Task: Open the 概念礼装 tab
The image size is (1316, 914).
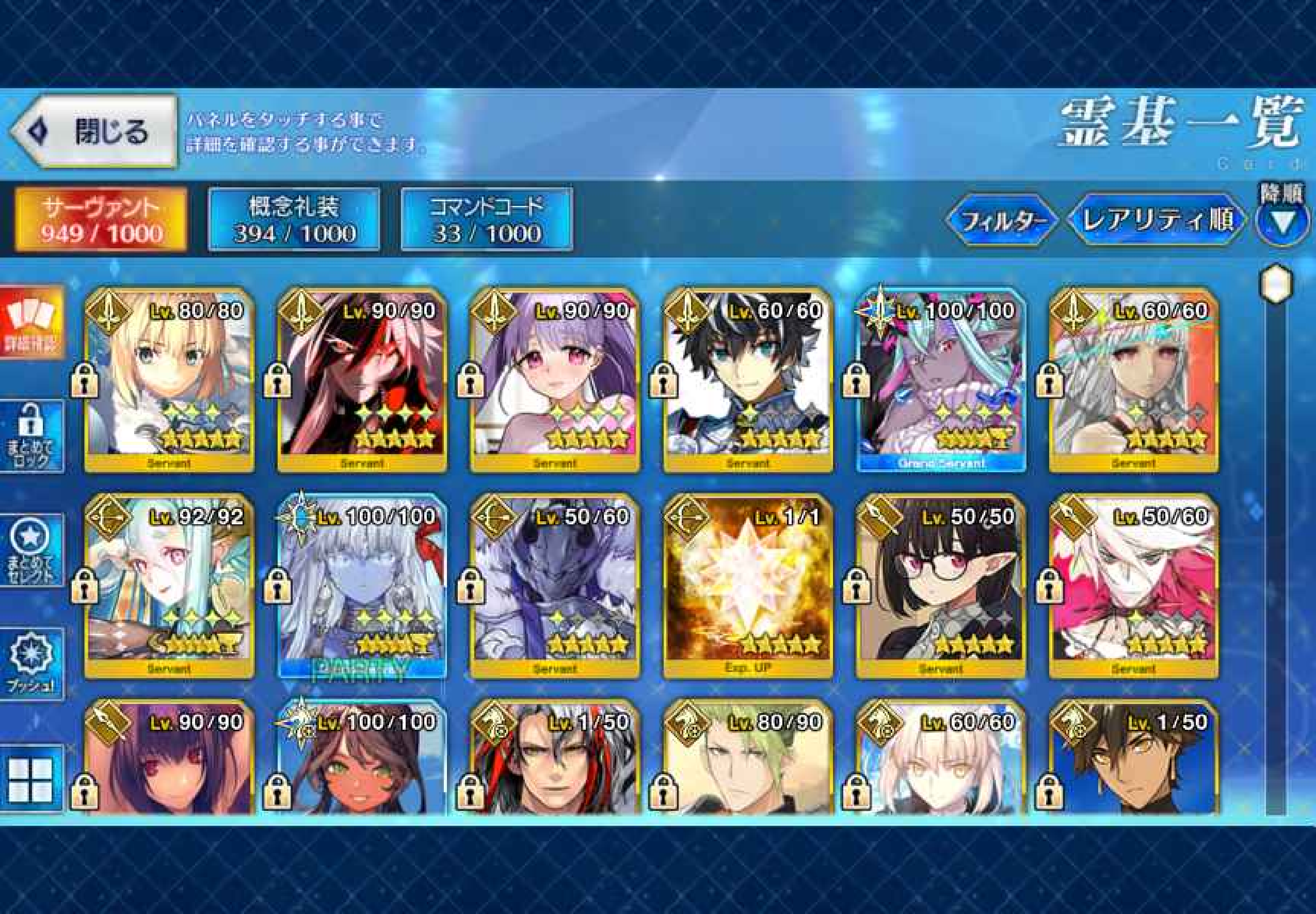Action: [x=294, y=219]
